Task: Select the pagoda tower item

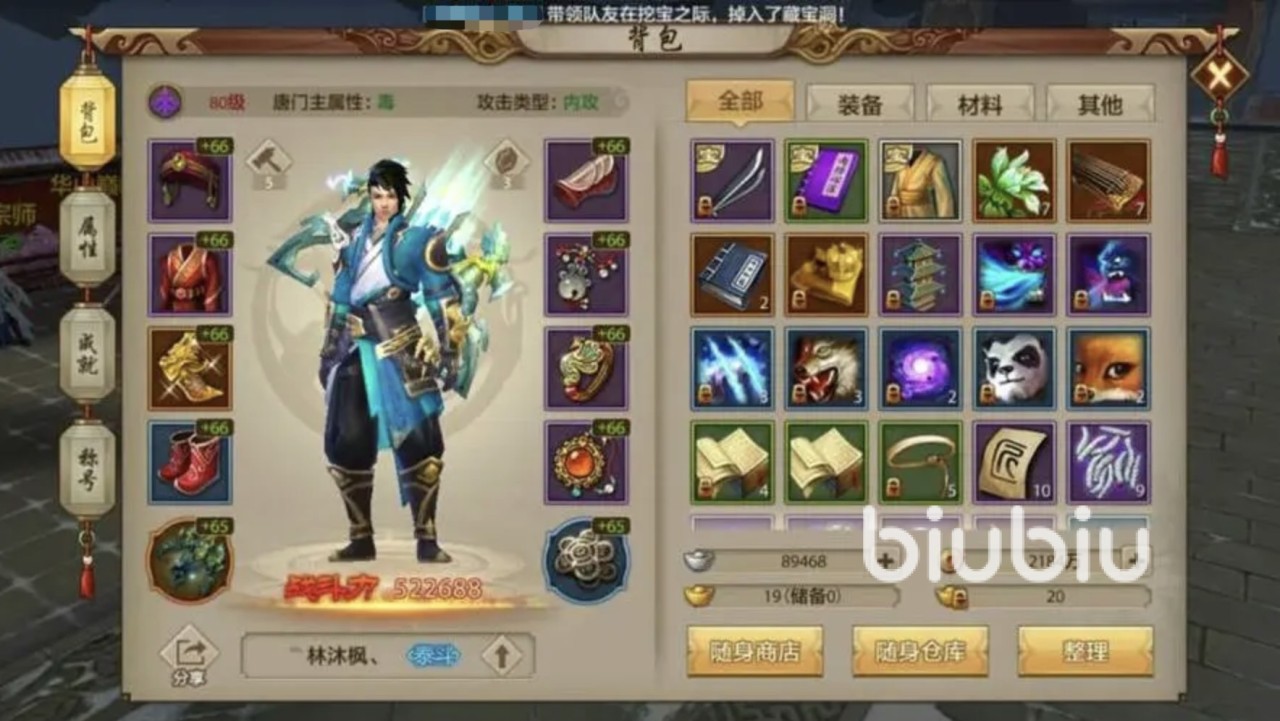Action: pos(919,274)
